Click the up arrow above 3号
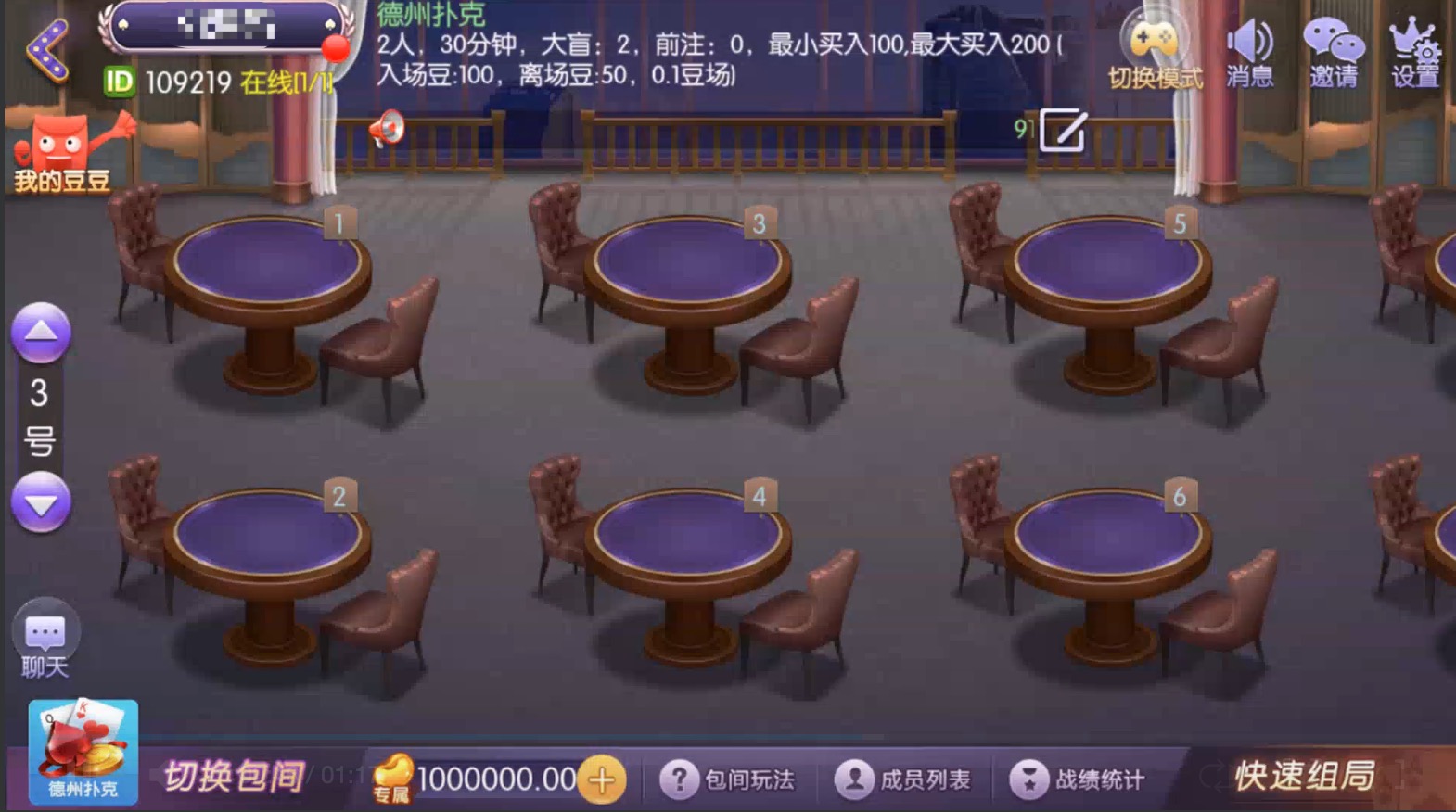 [41, 334]
